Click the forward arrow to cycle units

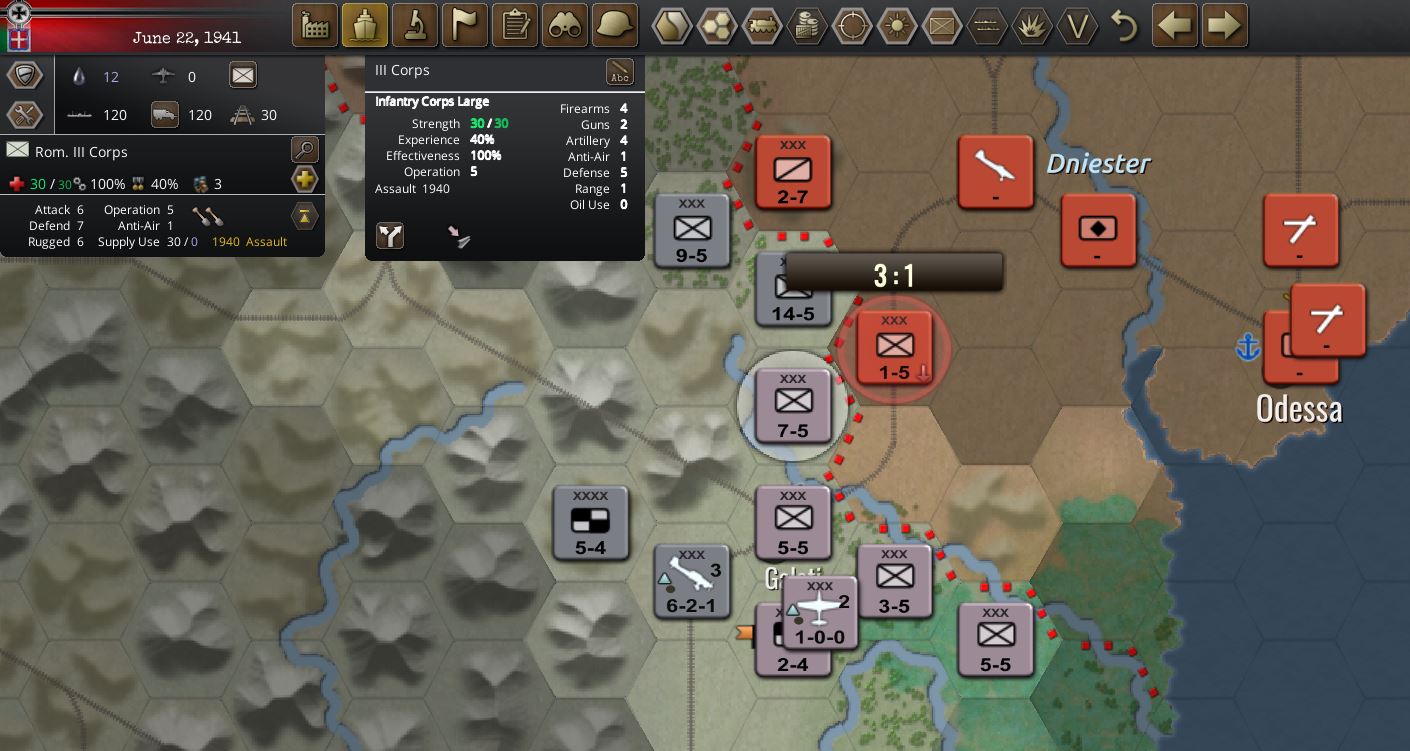pyautogui.click(x=1224, y=24)
